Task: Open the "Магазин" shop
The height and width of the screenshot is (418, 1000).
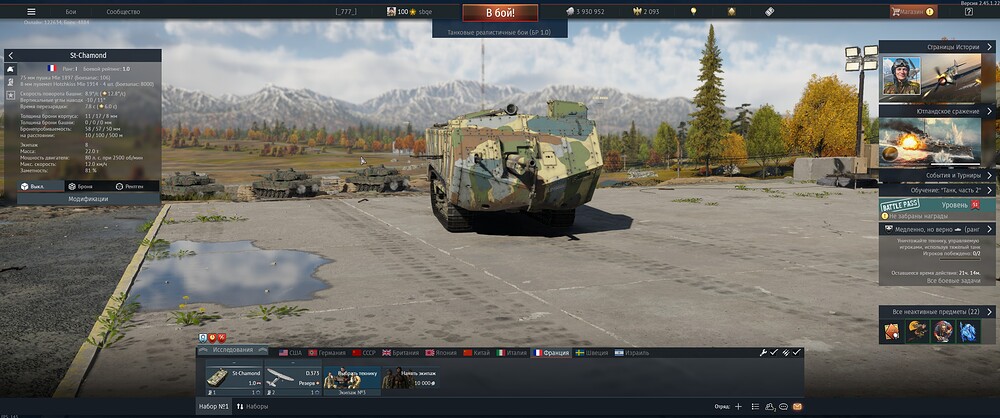Action: click(910, 11)
